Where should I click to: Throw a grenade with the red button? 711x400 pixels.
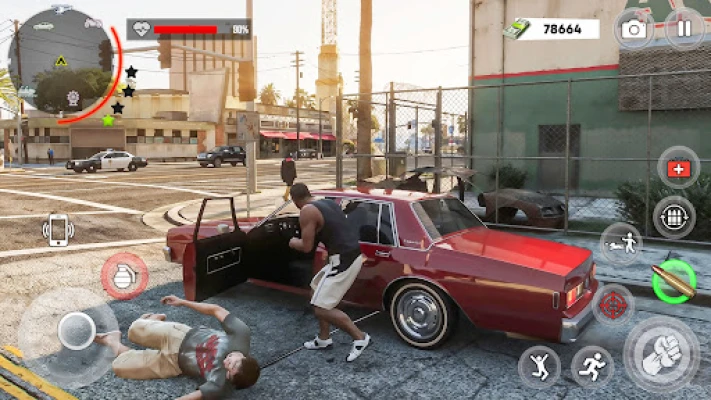point(125,276)
